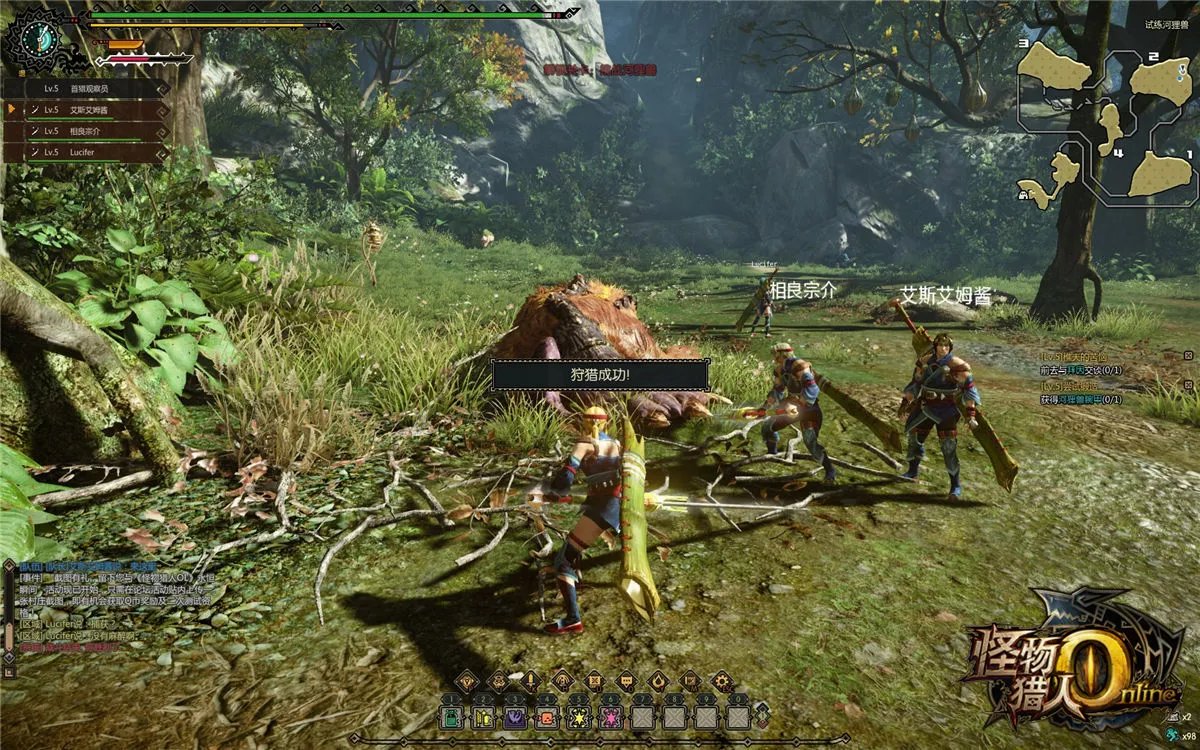The image size is (1200, 750).
Task: Use the yellow whetstone item in slot 2
Action: coord(483,717)
